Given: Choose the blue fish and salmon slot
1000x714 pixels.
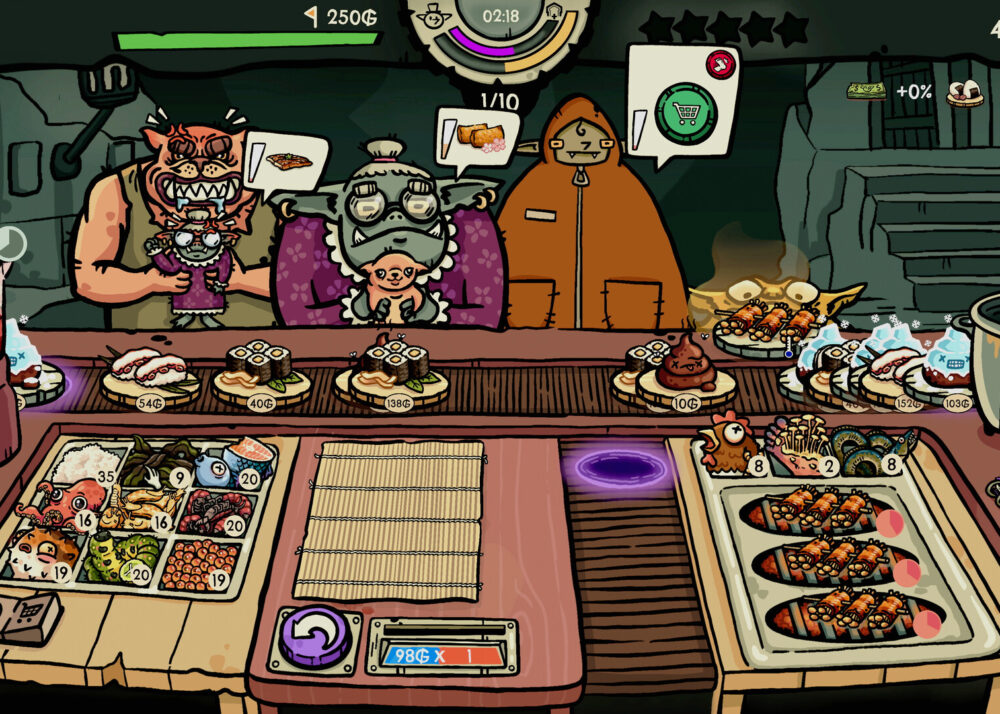Looking at the screenshot, I should 234,464.
